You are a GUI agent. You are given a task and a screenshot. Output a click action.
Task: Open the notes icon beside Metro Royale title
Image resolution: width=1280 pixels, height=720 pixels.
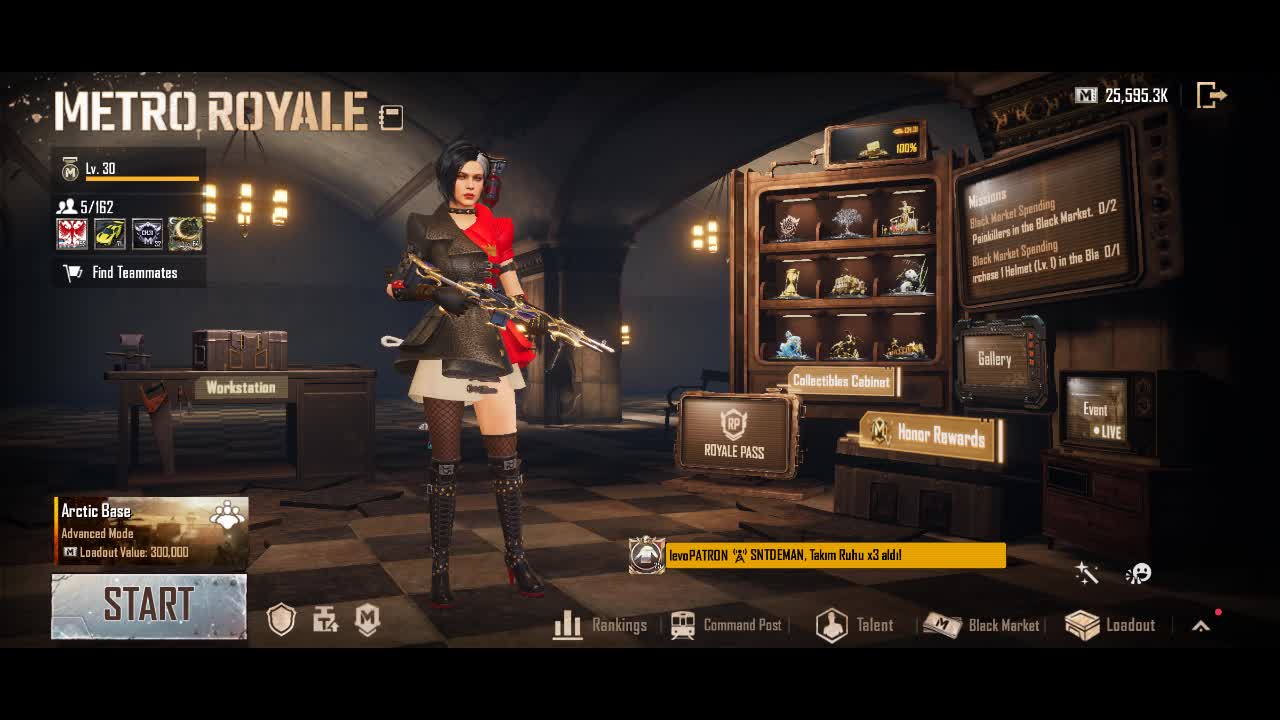tap(391, 117)
